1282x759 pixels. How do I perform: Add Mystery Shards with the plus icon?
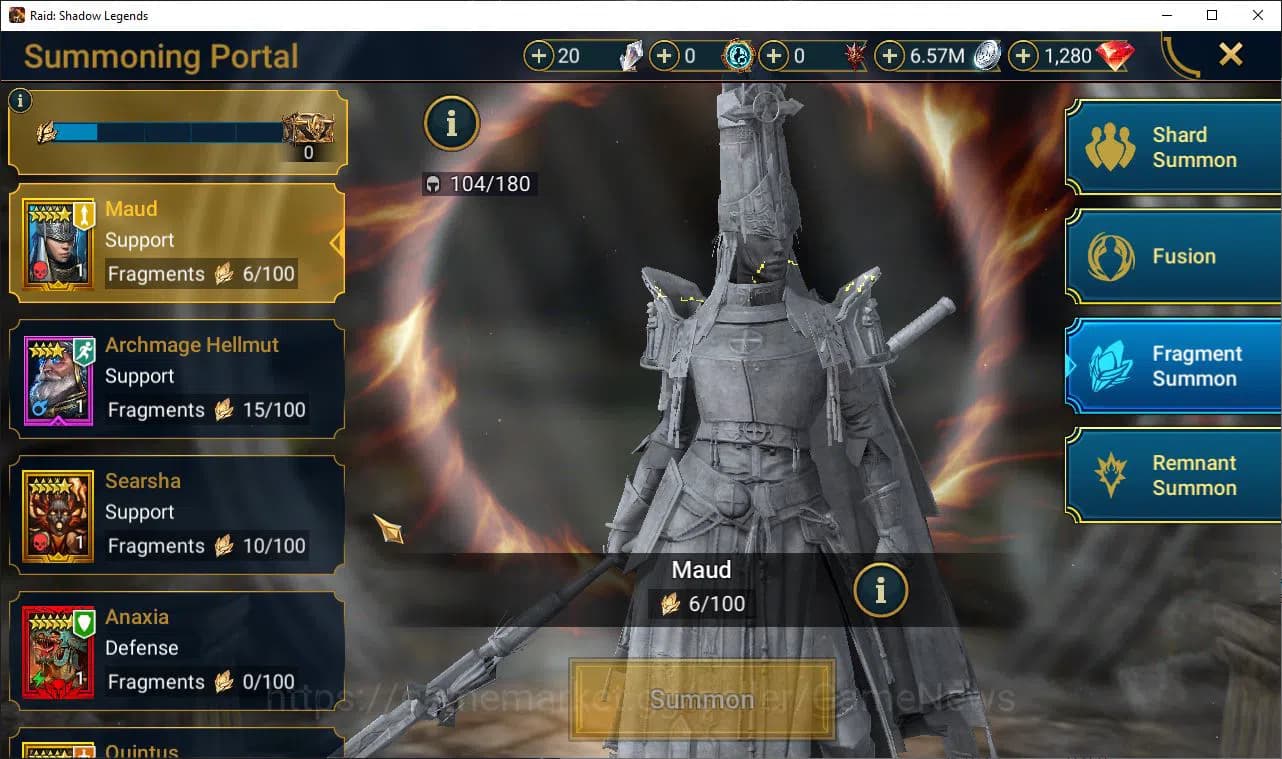click(541, 56)
